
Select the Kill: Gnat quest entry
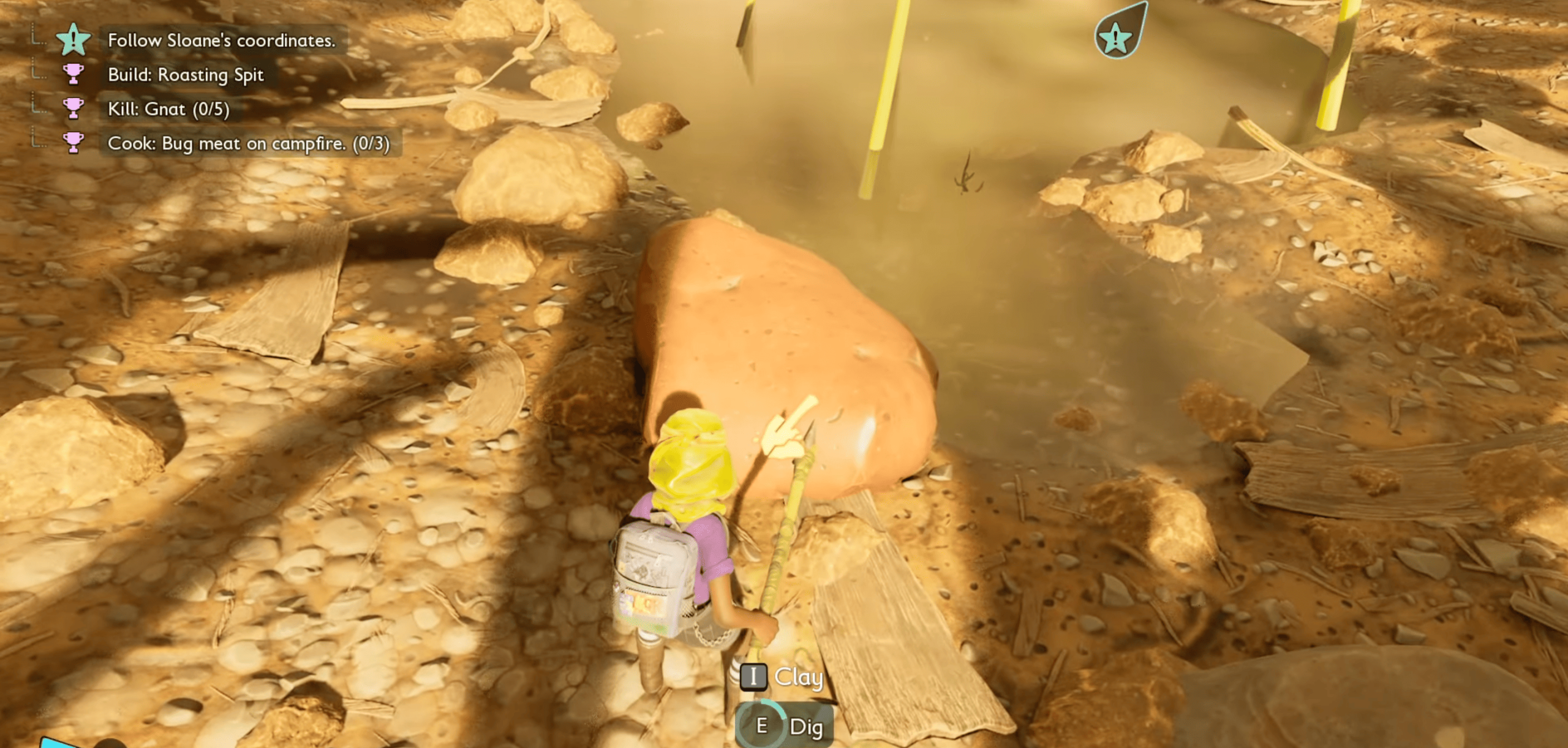pyautogui.click(x=168, y=109)
